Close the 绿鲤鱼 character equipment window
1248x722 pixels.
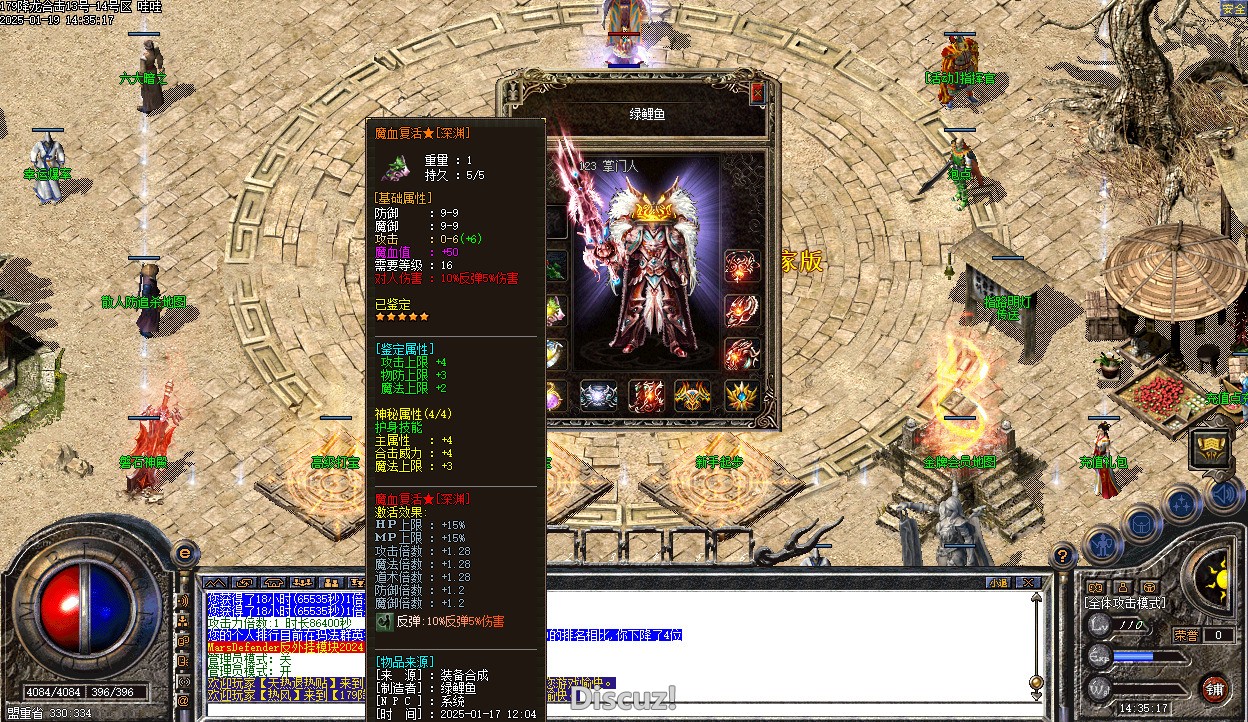point(757,92)
